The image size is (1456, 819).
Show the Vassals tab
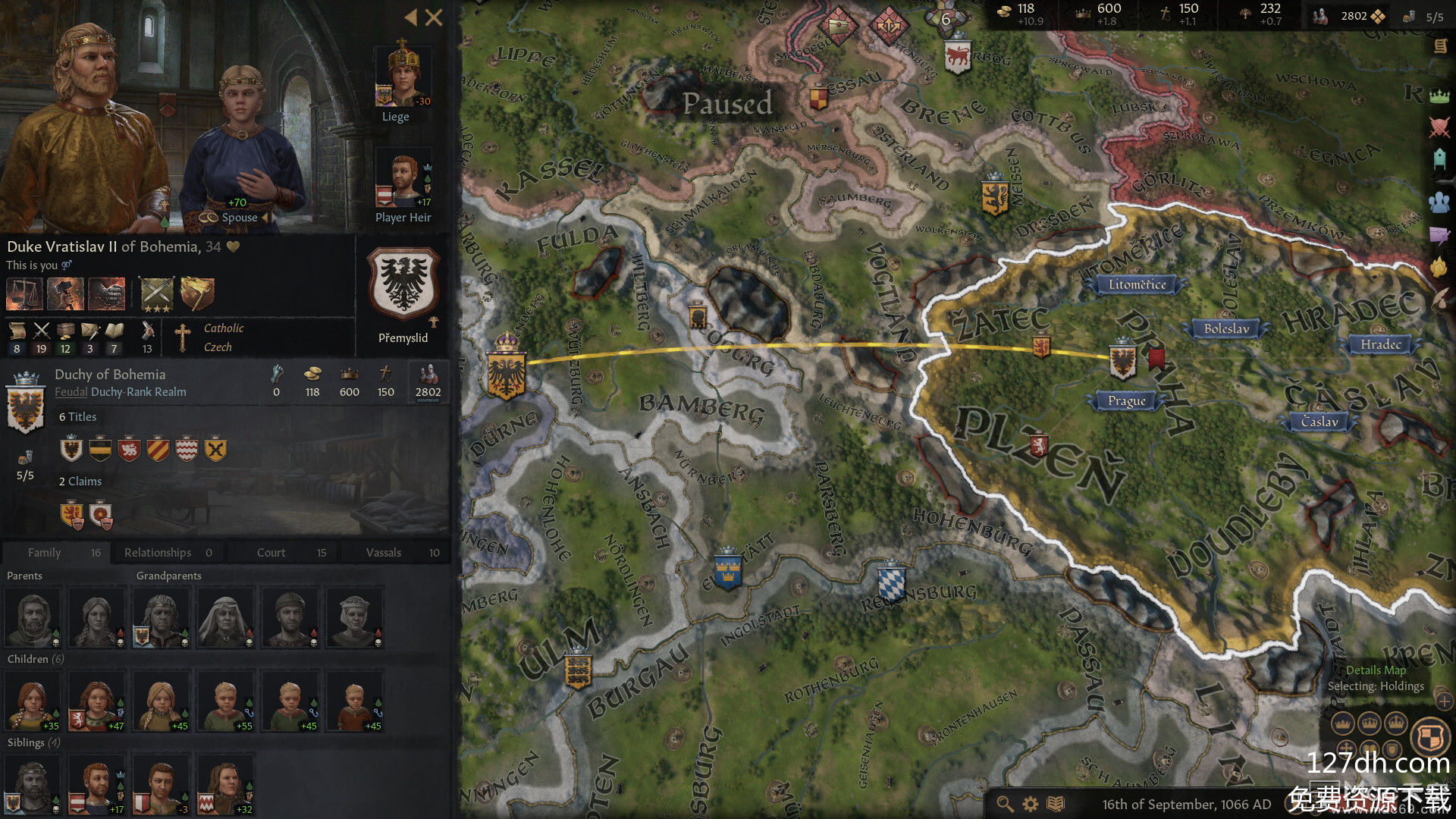pyautogui.click(x=394, y=553)
